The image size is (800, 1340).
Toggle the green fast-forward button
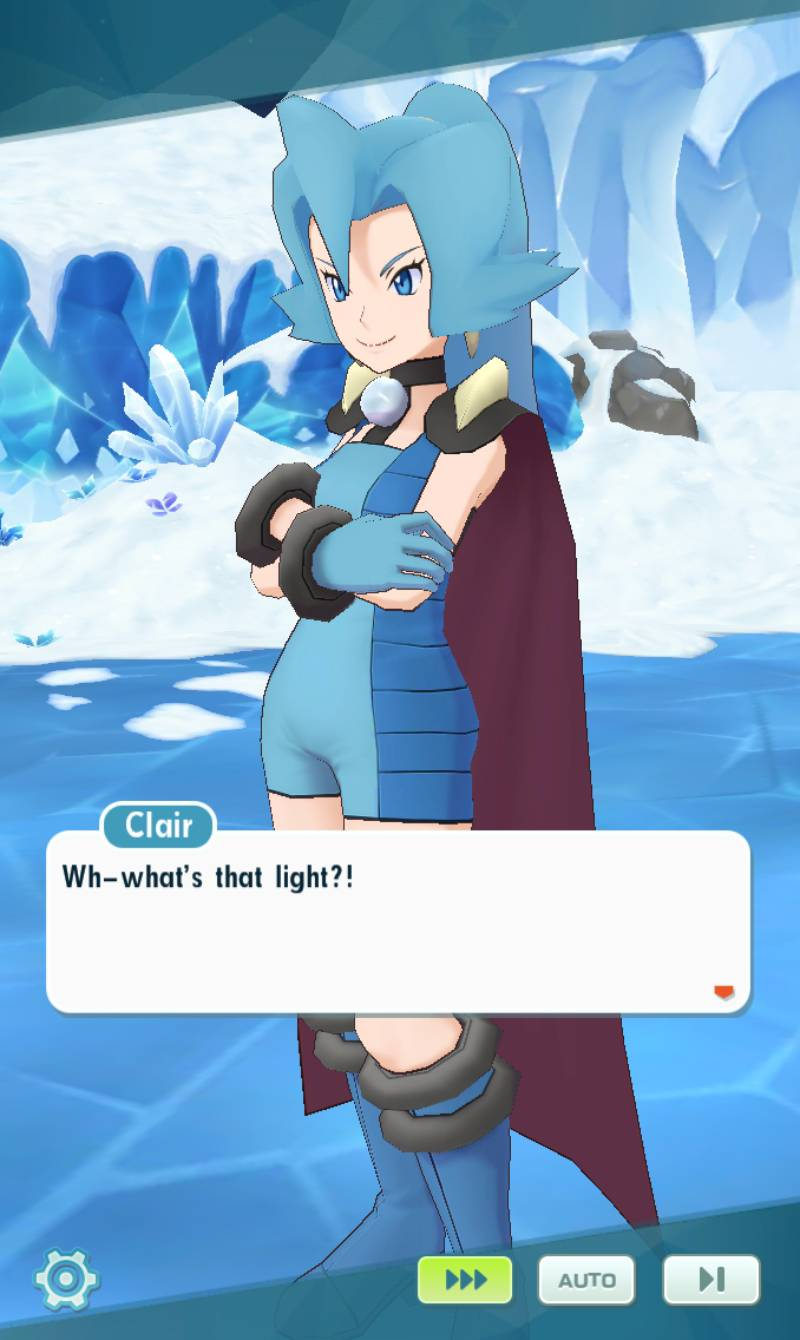465,1279
